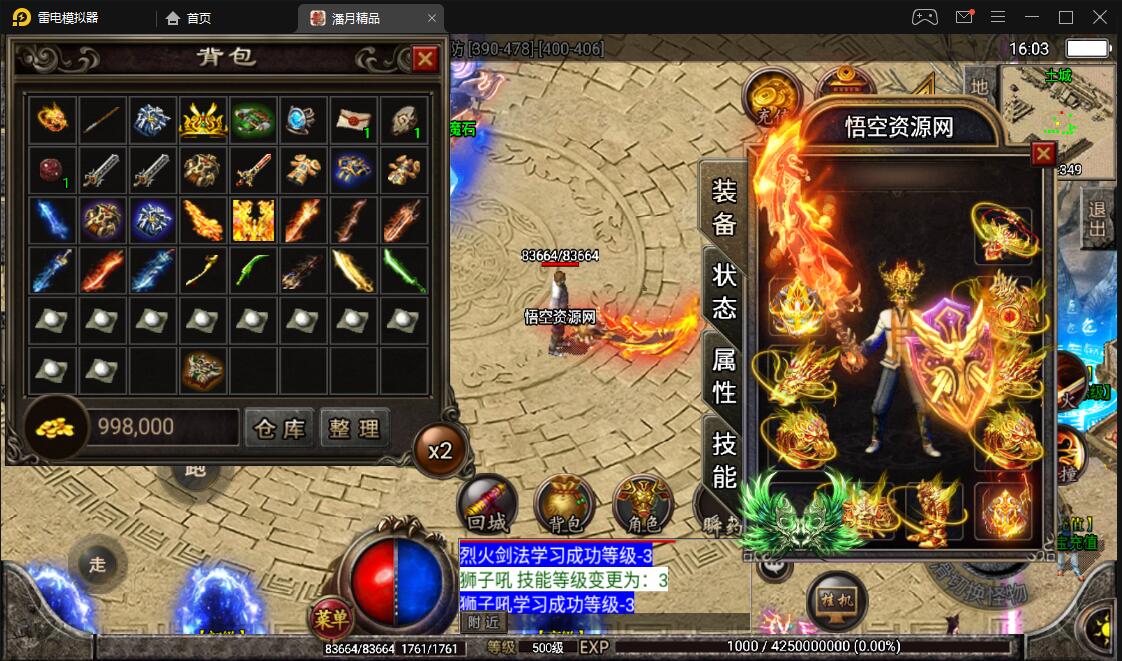Toggle the 走 walk mode button

click(97, 564)
